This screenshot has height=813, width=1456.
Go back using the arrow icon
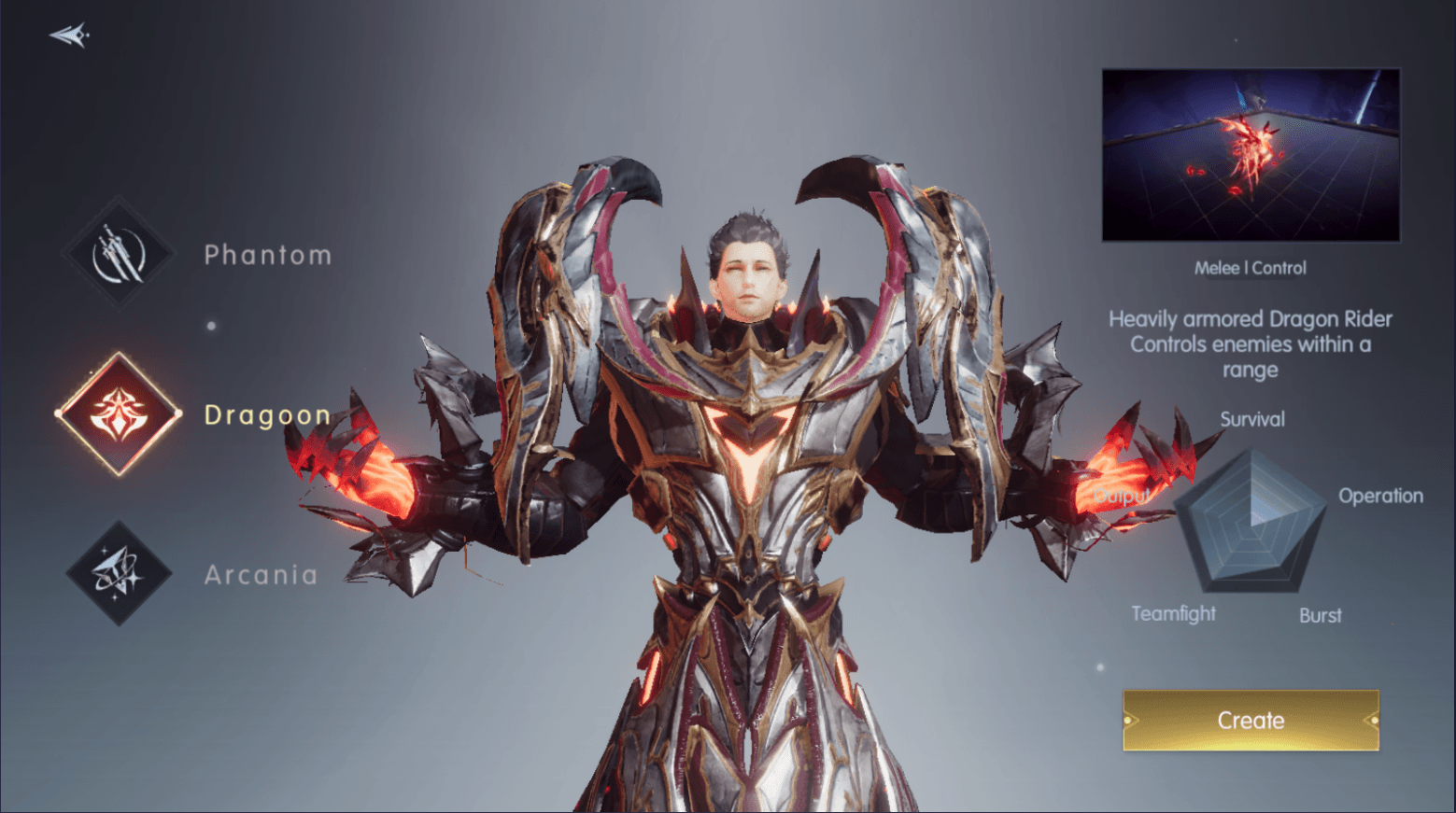(x=69, y=35)
